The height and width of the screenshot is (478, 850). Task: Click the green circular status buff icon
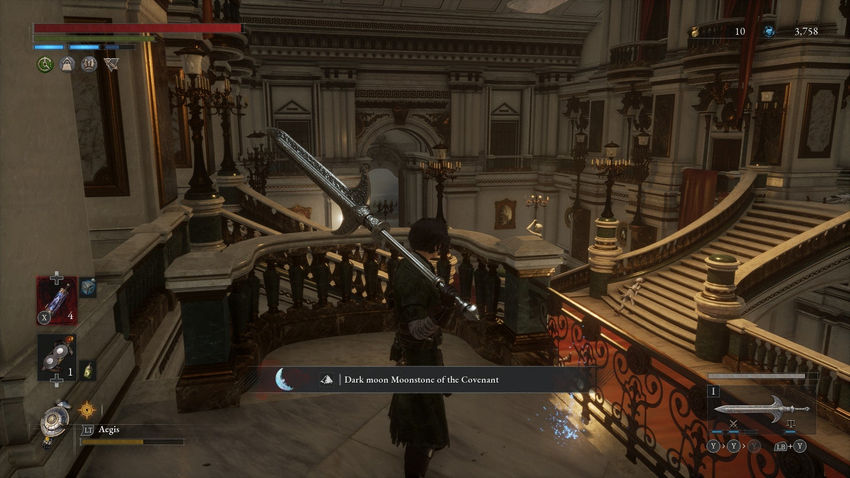click(x=45, y=64)
